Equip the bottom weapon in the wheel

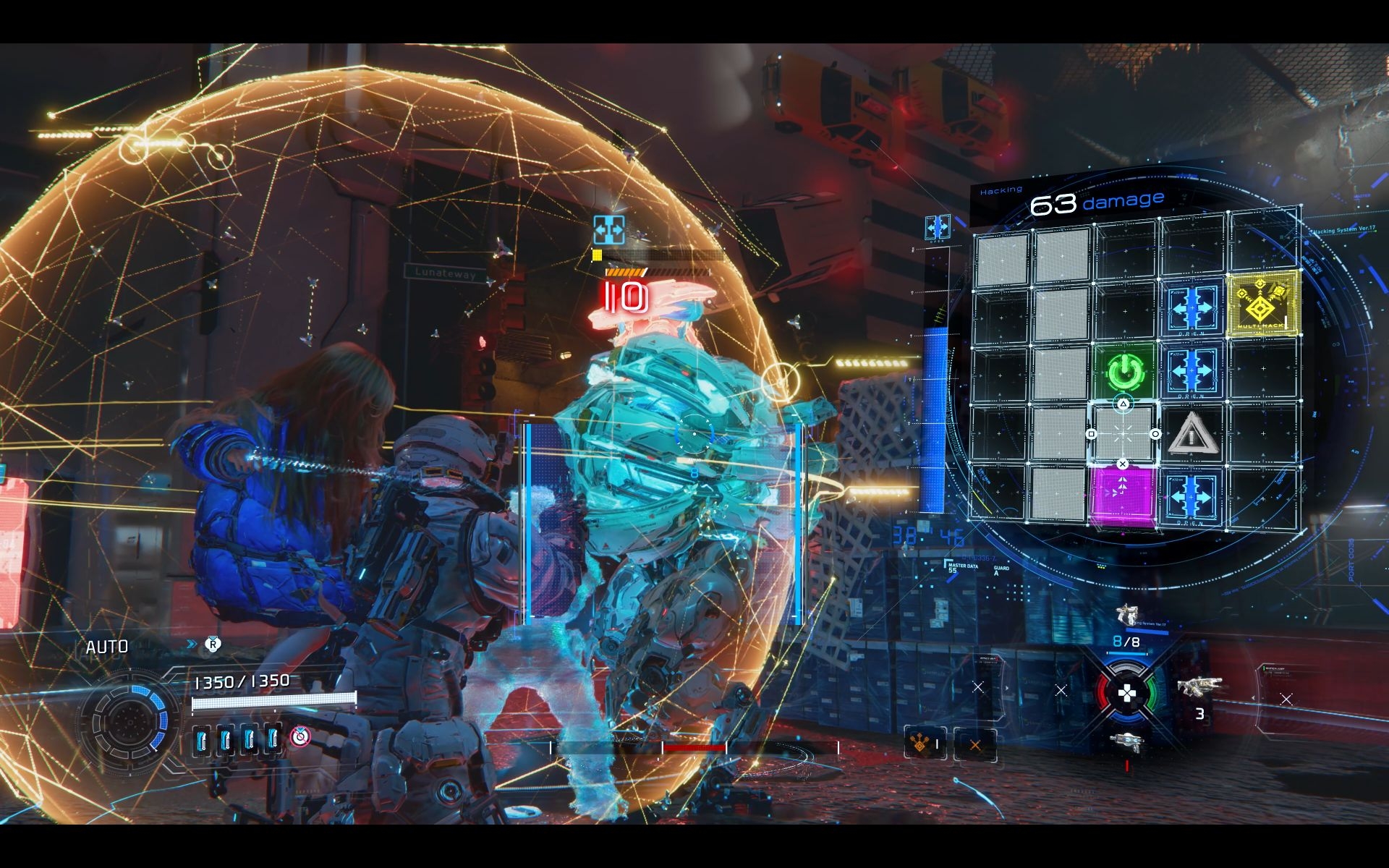1126,741
